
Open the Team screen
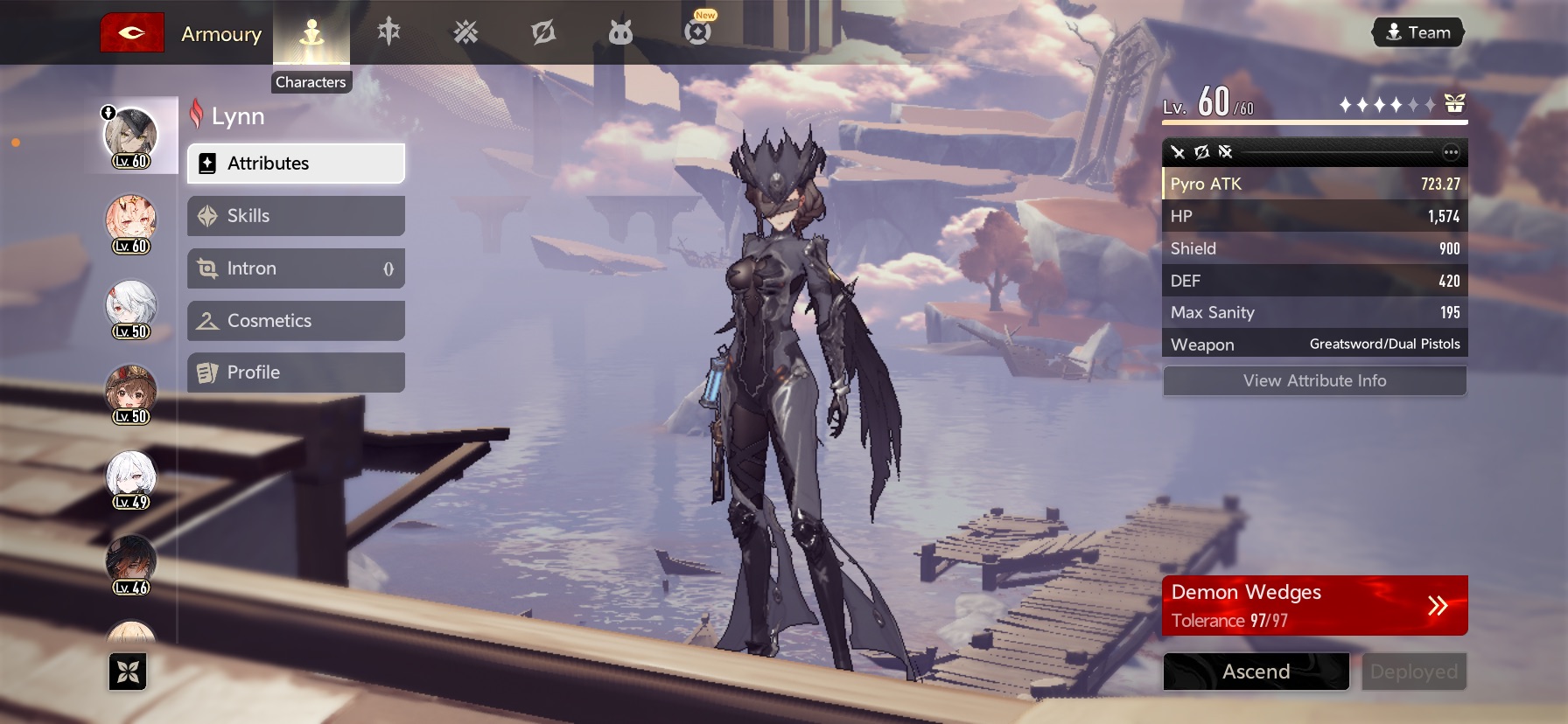(1417, 33)
